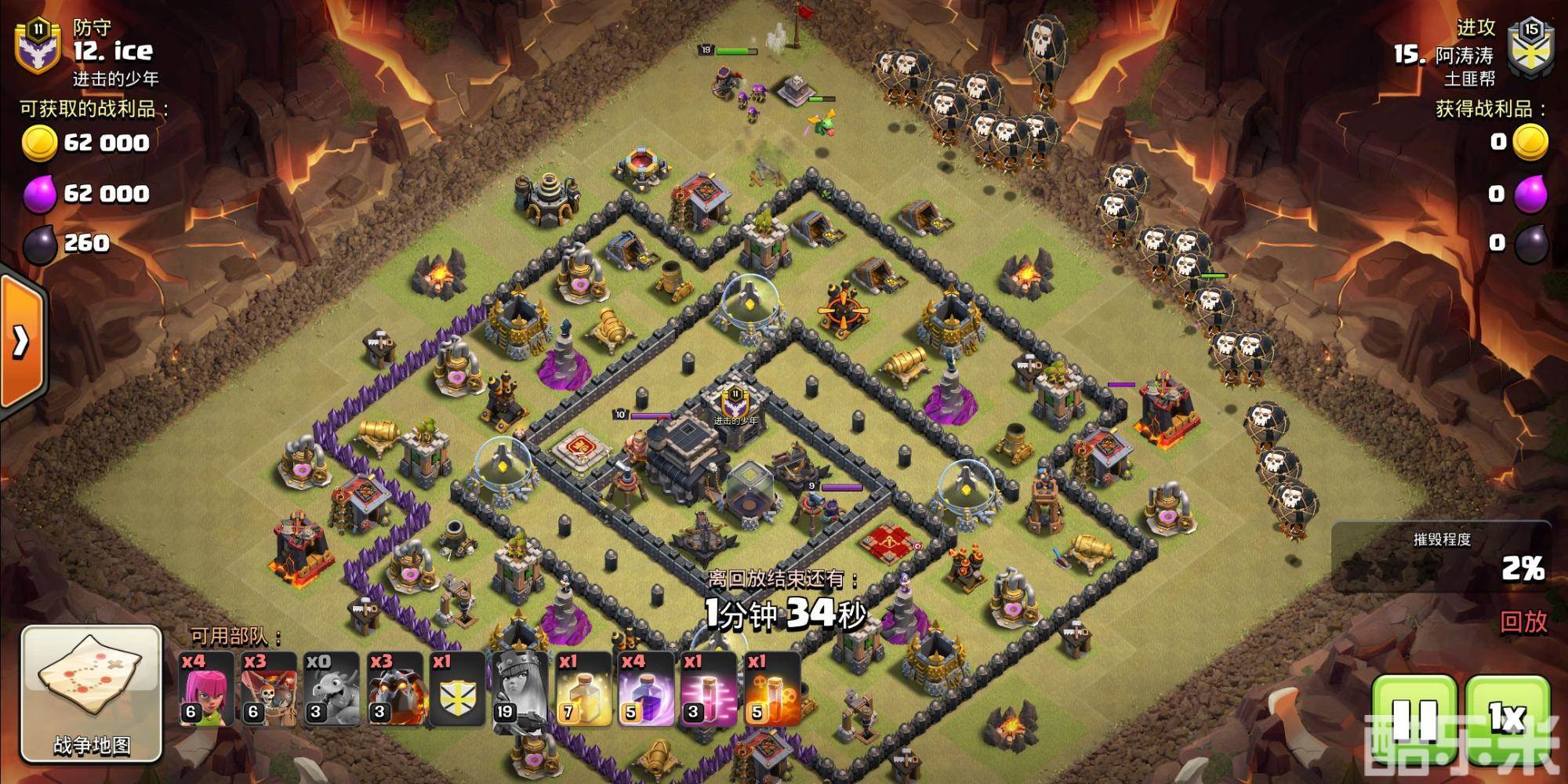The height and width of the screenshot is (784, 1568).
Task: Choose the greyed-out Baby Dragon slot
Action: [x=332, y=689]
